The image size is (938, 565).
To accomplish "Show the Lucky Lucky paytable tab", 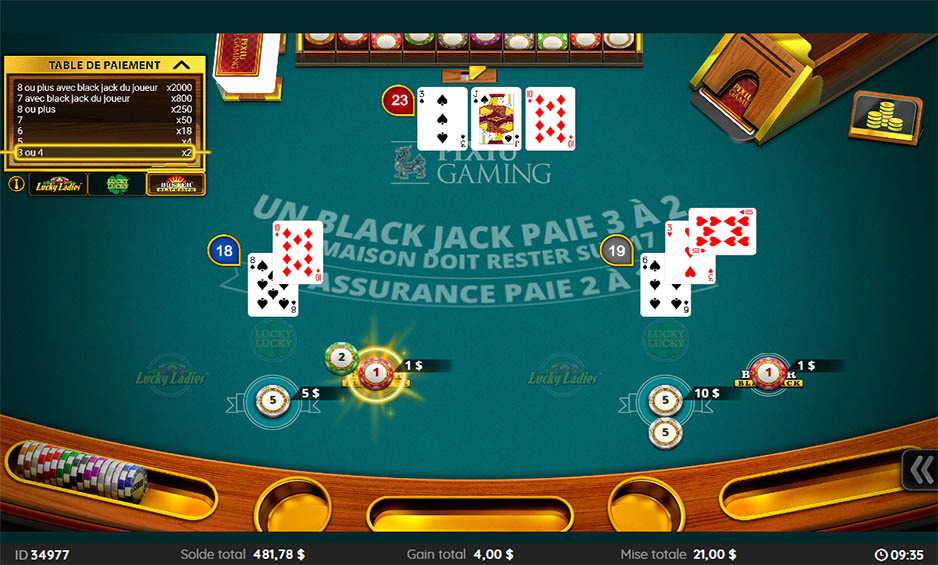I will [x=116, y=184].
